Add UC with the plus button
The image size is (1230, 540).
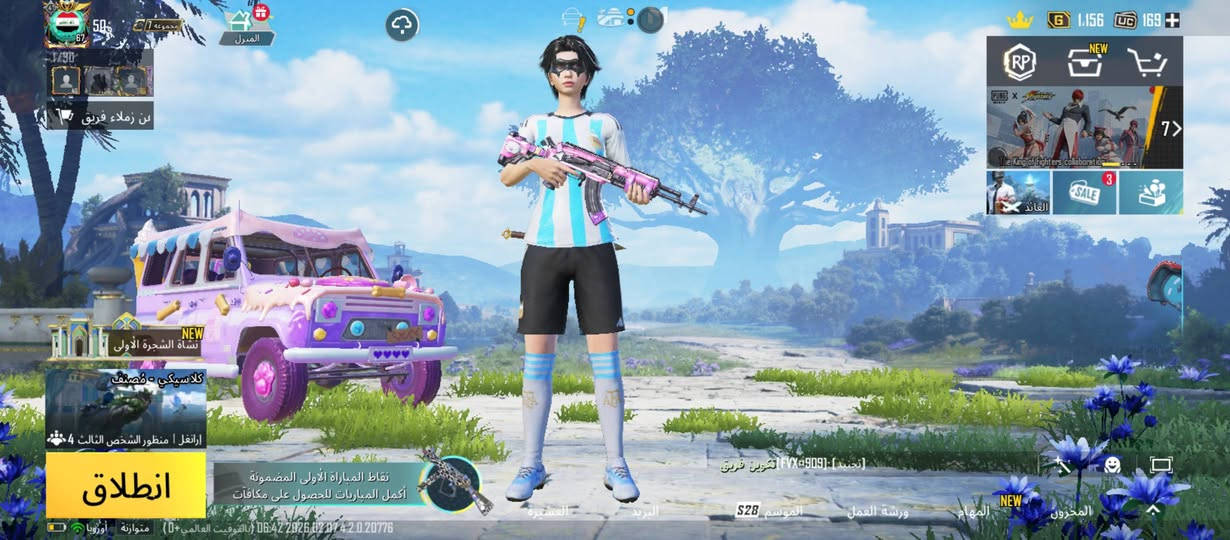pyautogui.click(x=1173, y=20)
